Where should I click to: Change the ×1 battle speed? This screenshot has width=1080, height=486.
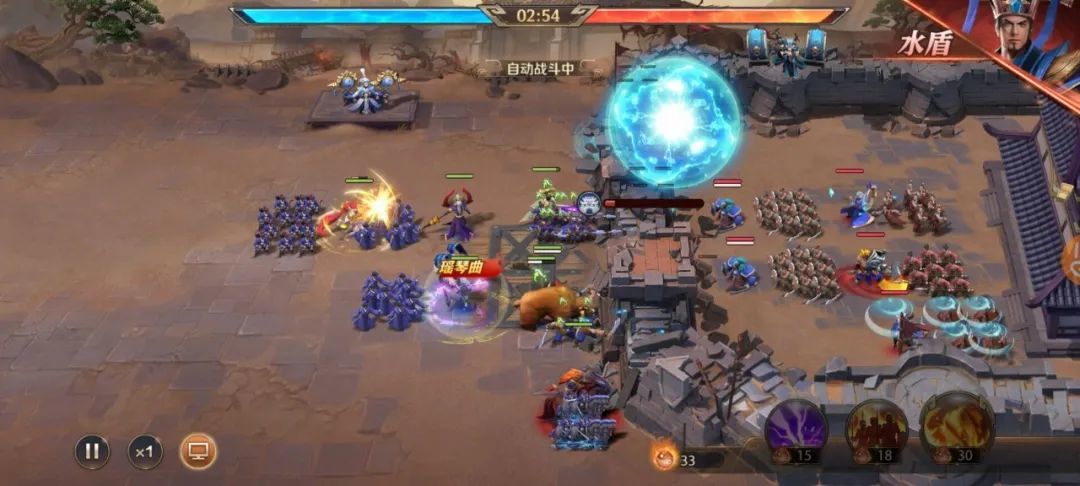pos(145,451)
